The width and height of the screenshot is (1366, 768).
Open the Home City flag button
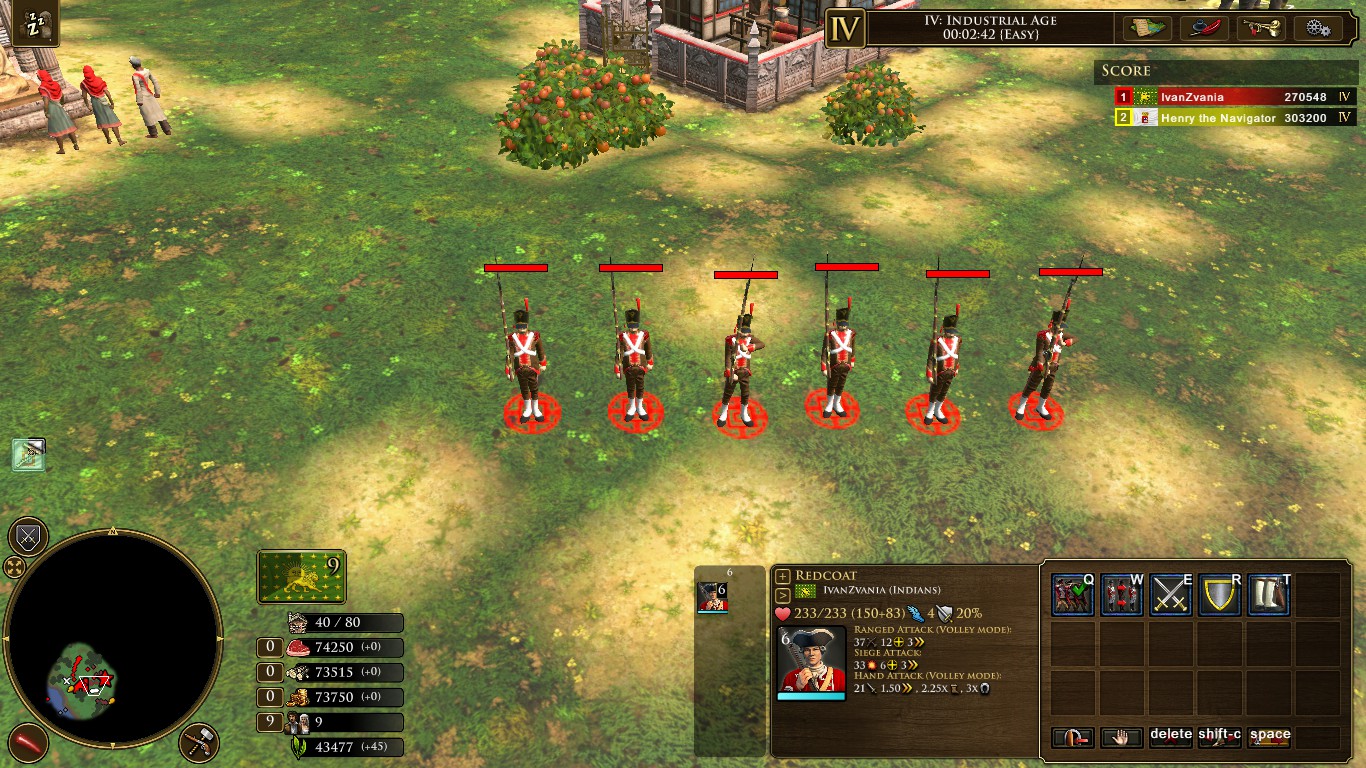pyautogui.click(x=301, y=577)
